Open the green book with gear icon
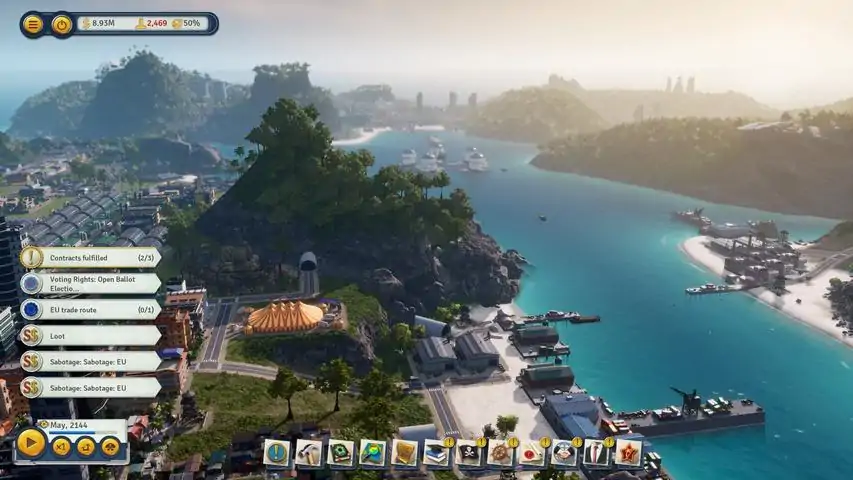 (x=341, y=453)
